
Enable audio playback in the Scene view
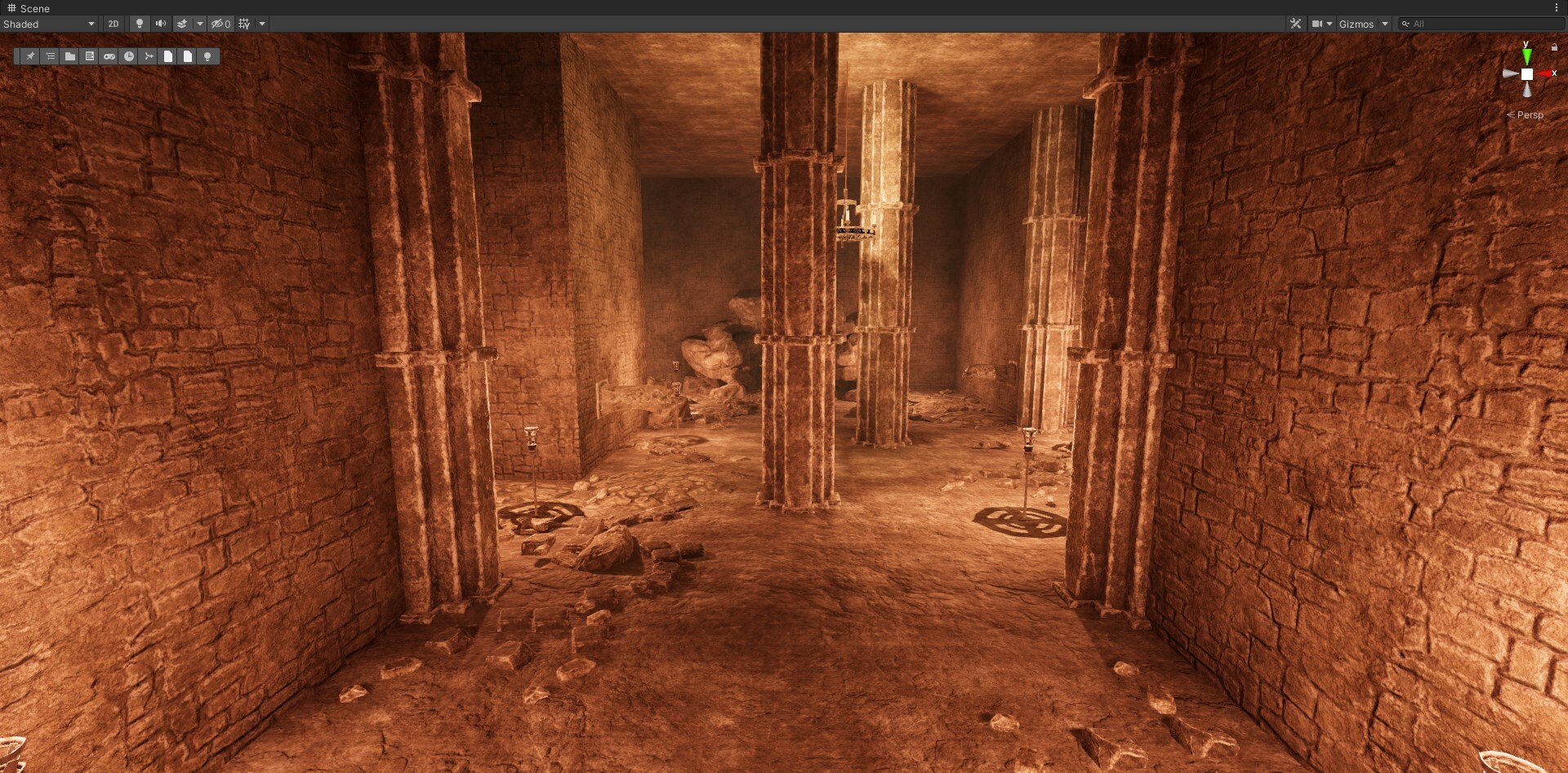[x=161, y=24]
